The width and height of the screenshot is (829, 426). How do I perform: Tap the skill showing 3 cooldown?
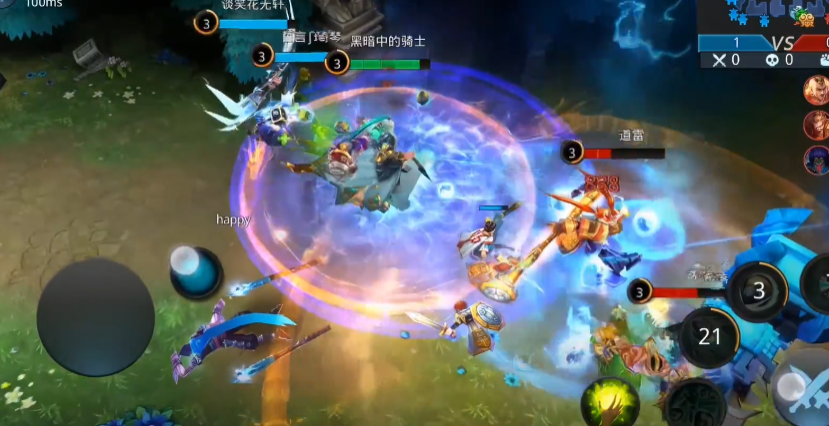click(x=758, y=291)
